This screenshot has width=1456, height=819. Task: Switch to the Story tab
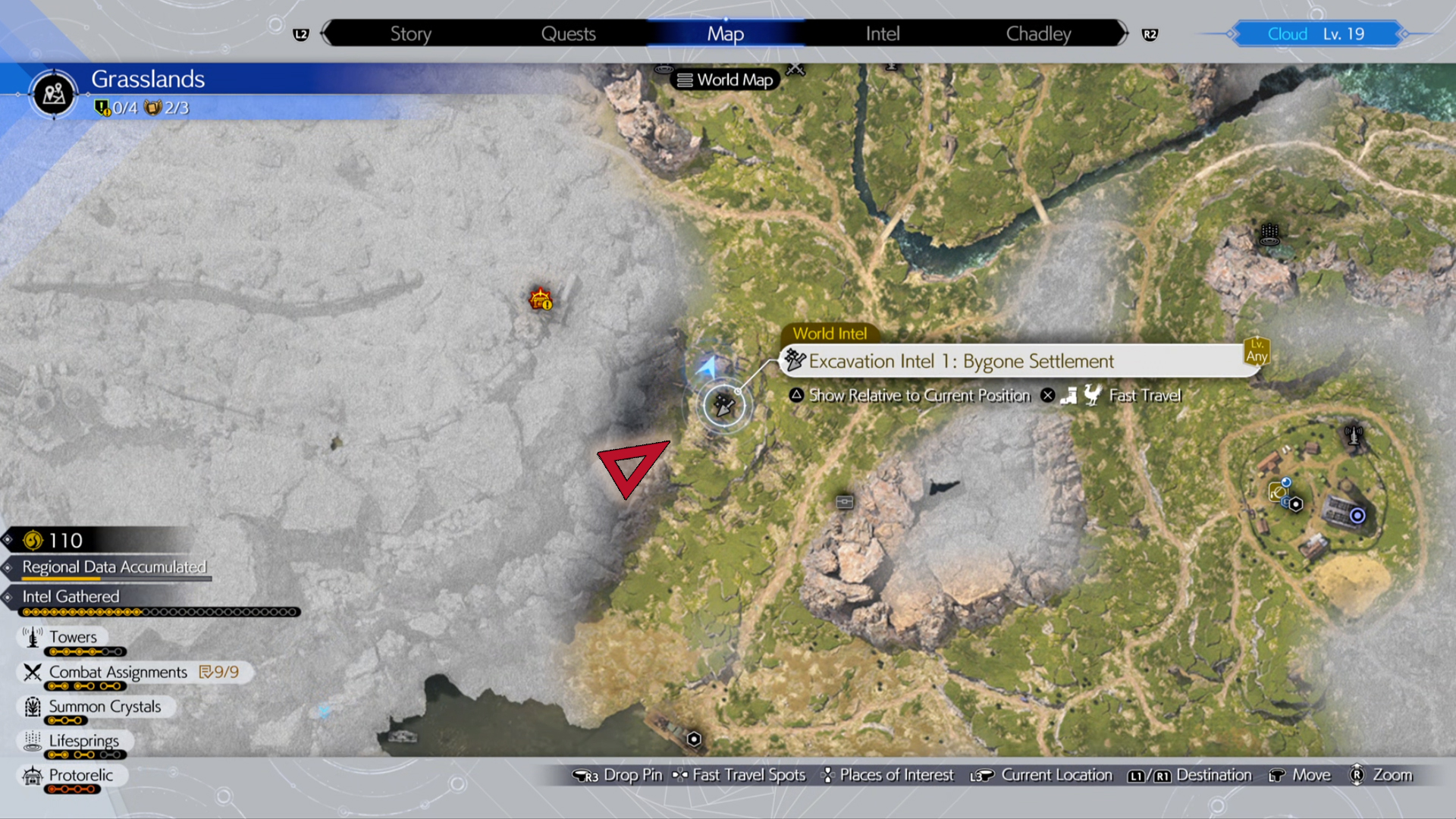[410, 34]
